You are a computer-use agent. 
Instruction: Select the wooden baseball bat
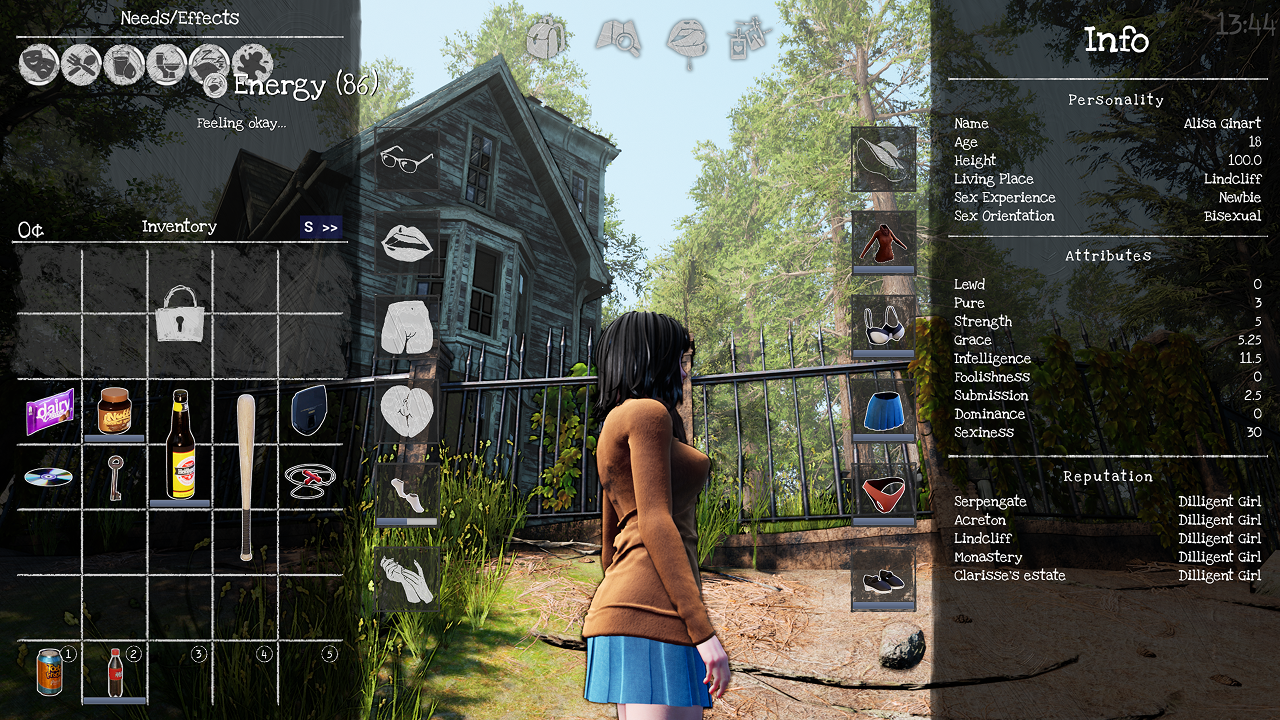coord(246,475)
